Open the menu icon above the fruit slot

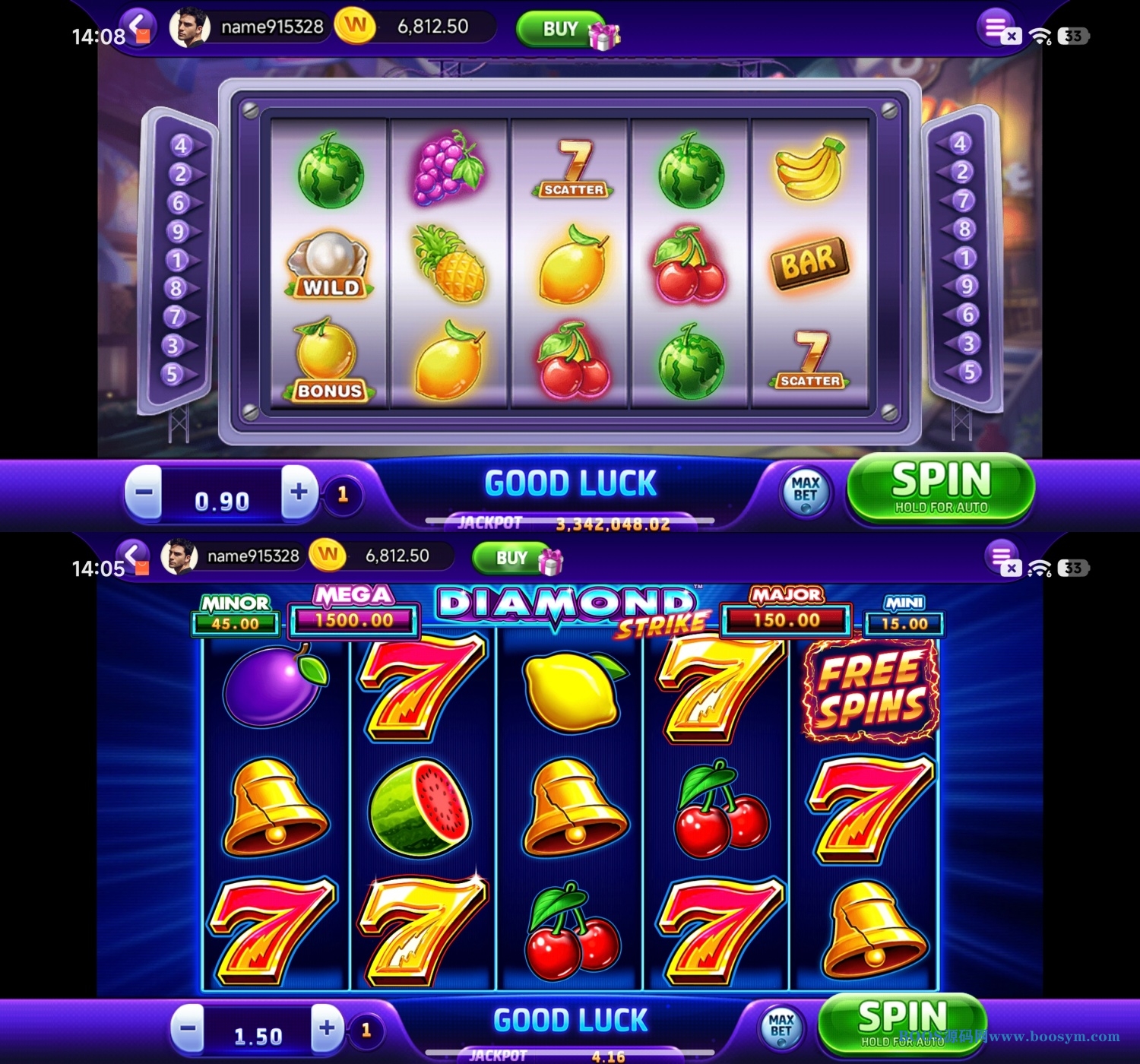996,27
